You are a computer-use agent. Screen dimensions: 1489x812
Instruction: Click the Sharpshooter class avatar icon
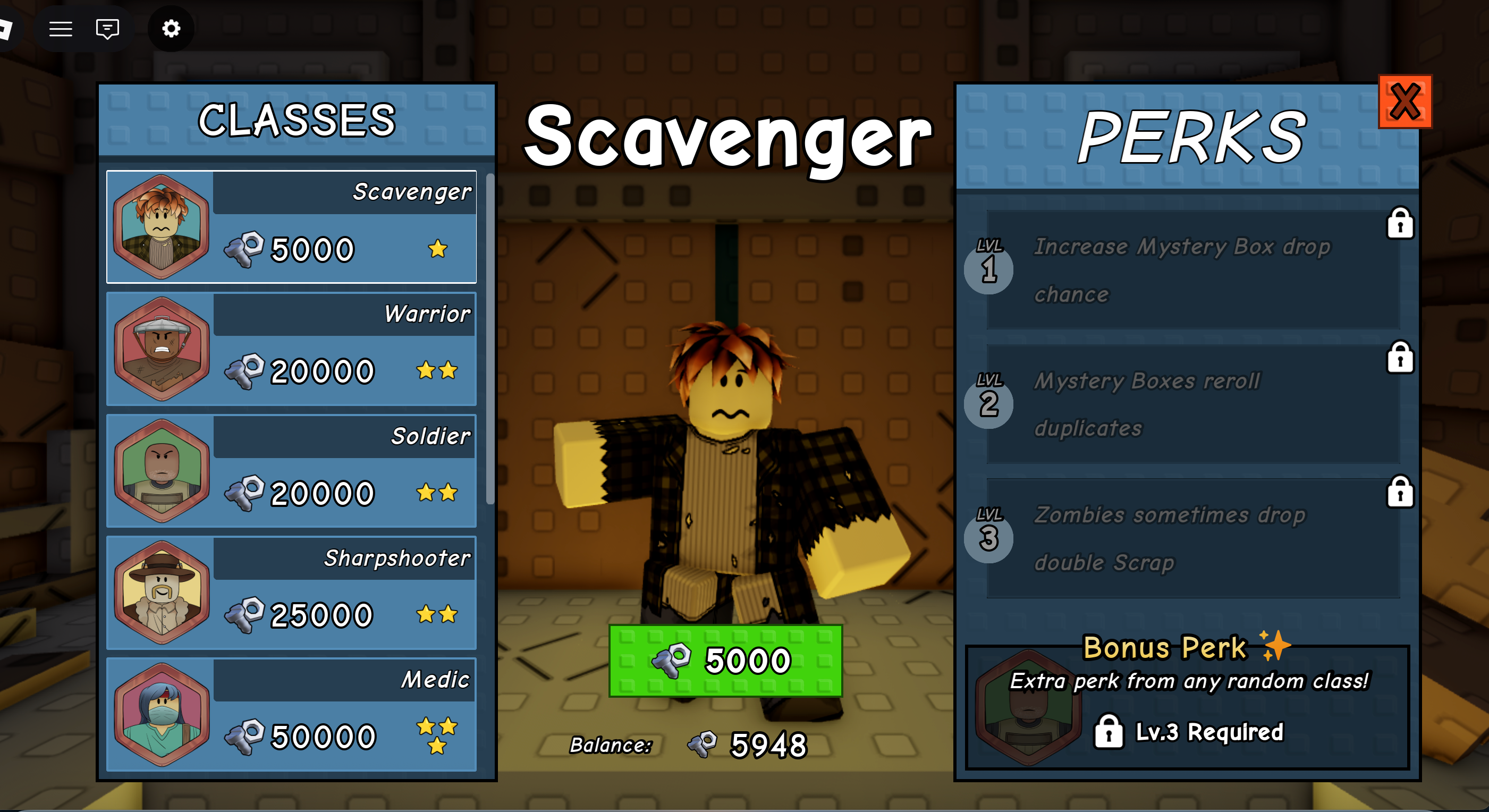click(x=163, y=593)
